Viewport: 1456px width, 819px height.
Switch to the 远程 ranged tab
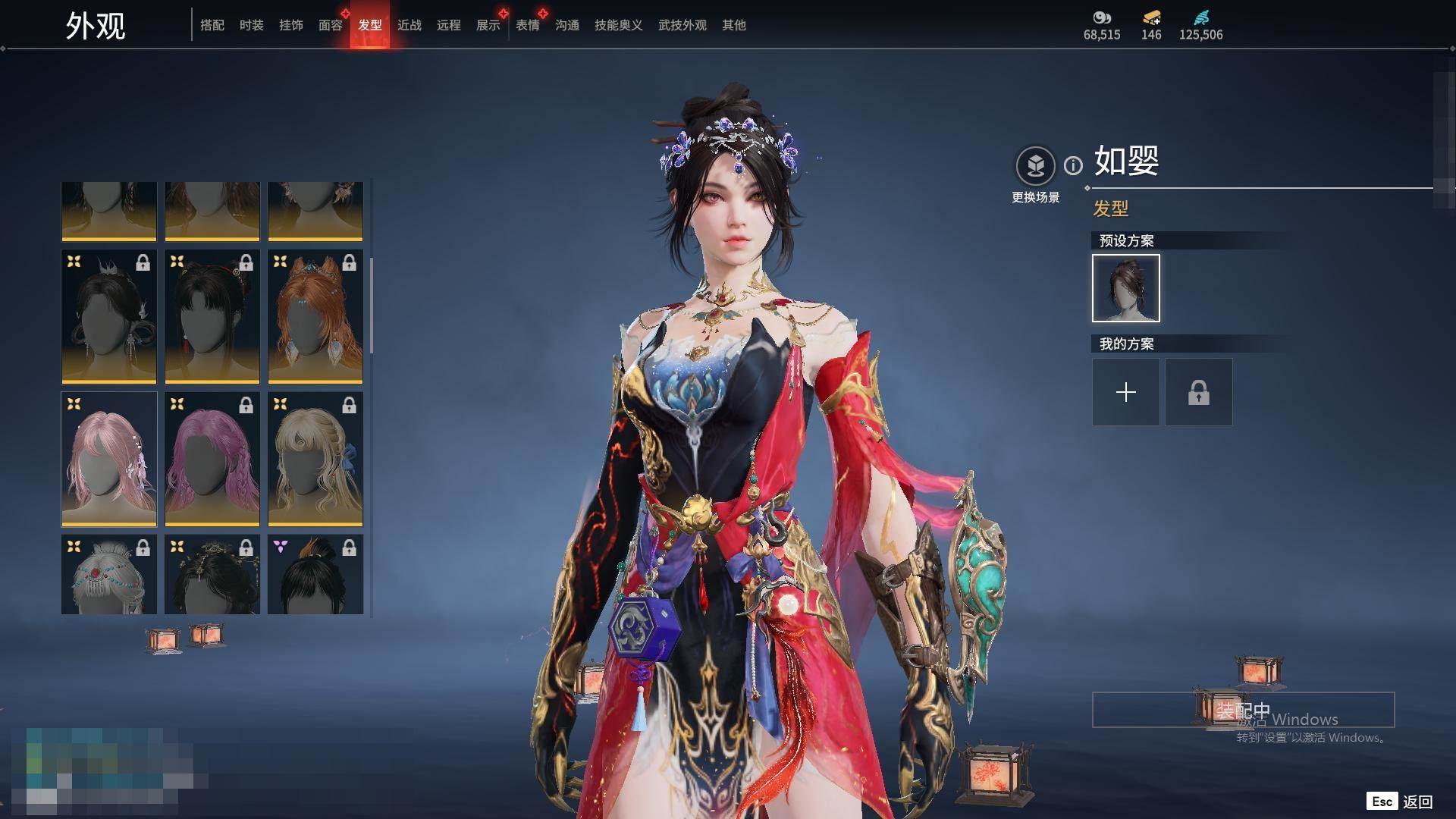(x=449, y=25)
